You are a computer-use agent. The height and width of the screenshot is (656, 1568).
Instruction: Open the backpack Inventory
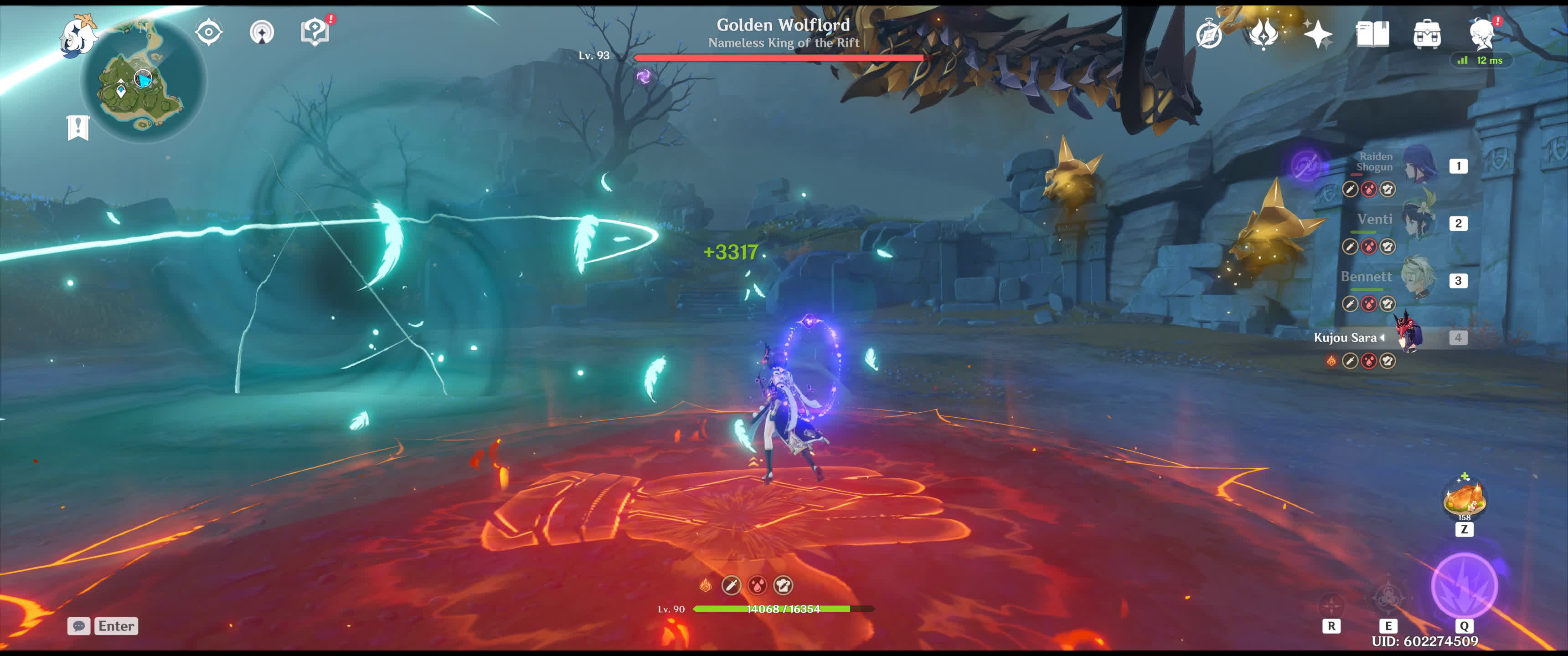coord(1427,33)
